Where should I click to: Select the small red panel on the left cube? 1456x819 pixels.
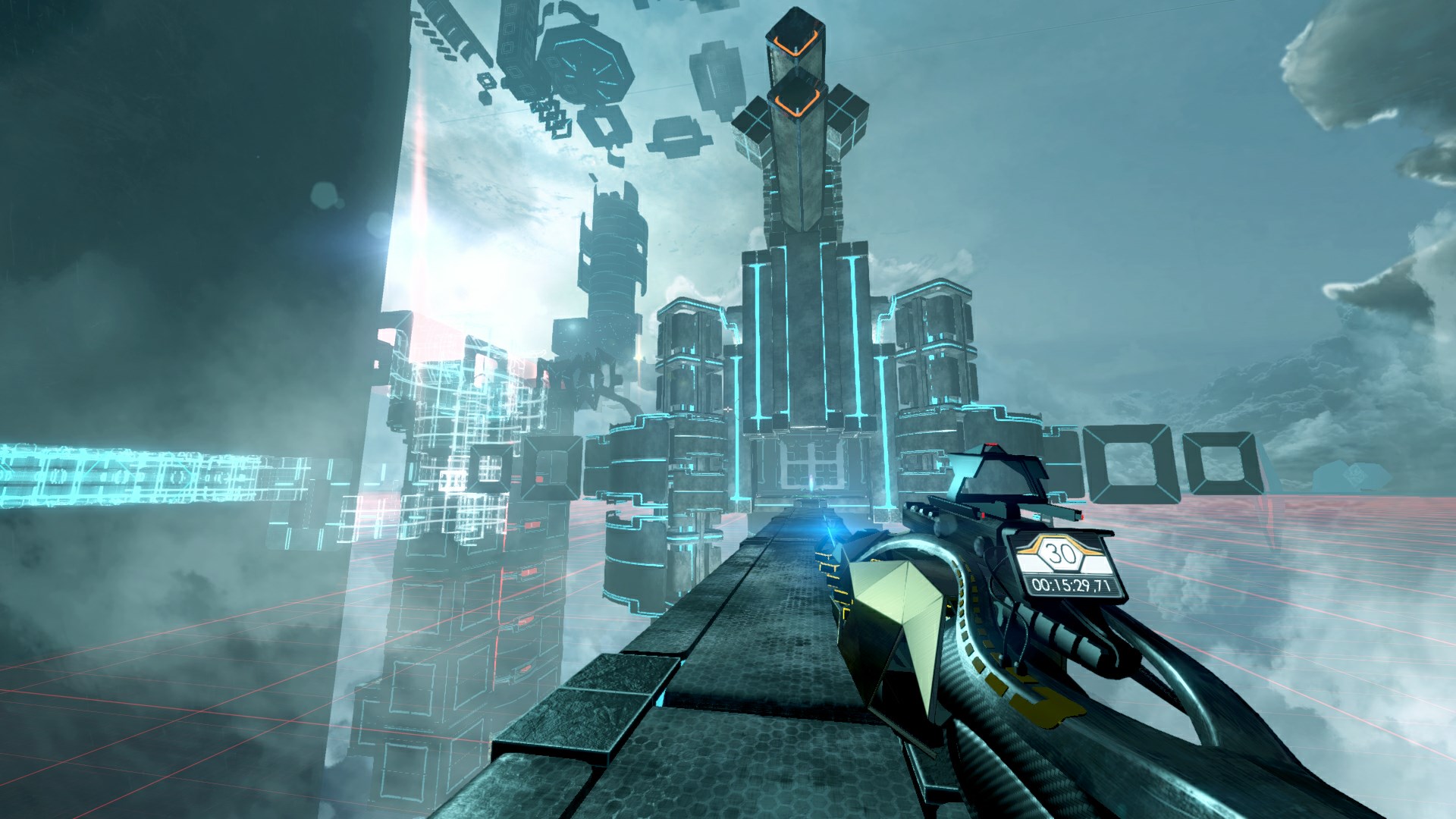pyautogui.click(x=538, y=479)
